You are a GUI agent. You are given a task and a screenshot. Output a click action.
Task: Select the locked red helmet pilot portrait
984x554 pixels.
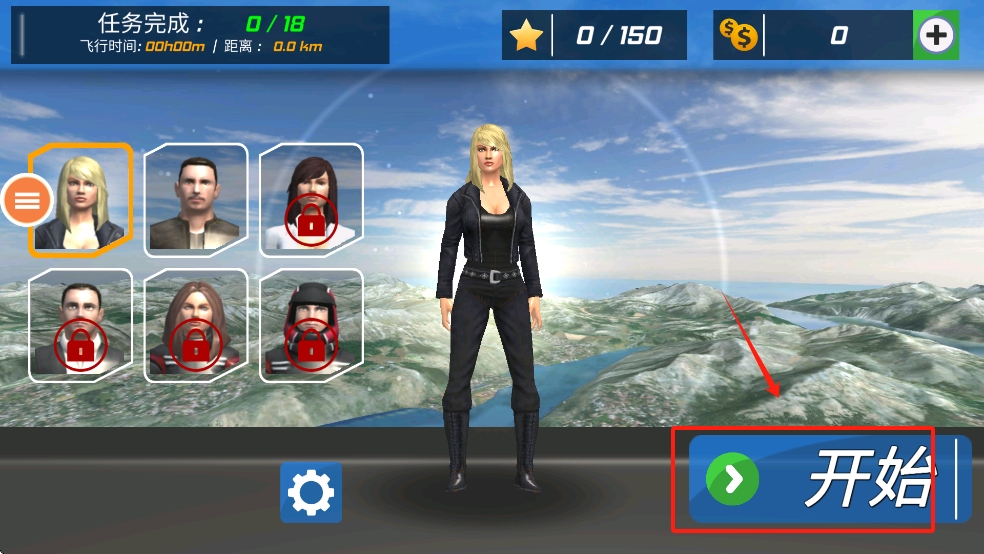[x=311, y=325]
